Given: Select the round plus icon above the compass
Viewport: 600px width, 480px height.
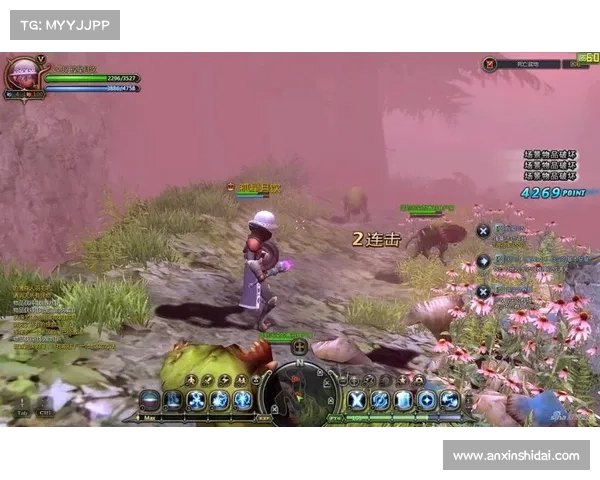Looking at the screenshot, I should pyautogui.click(x=299, y=347).
